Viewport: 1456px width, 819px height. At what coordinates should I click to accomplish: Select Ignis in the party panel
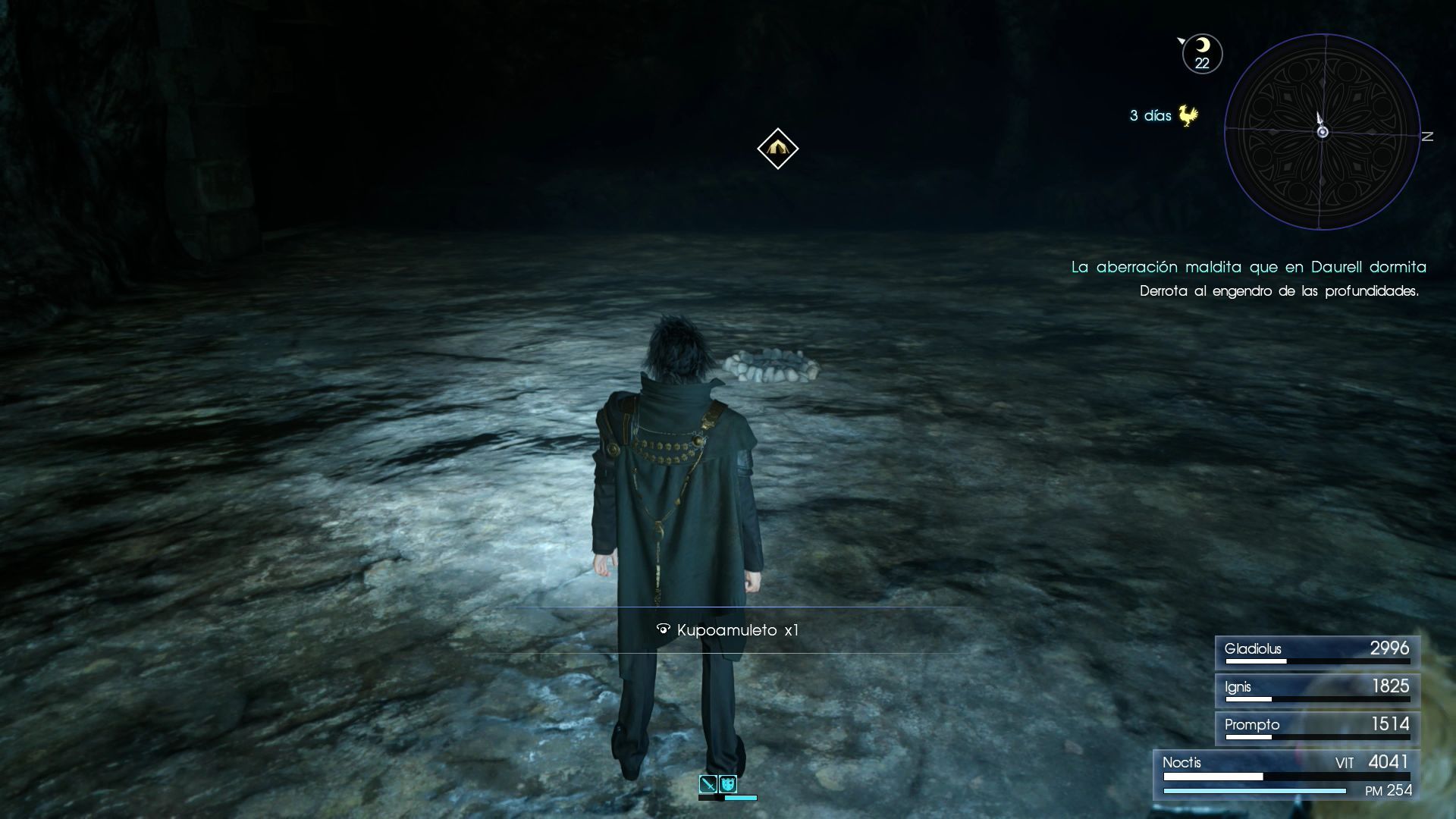pos(1317,689)
